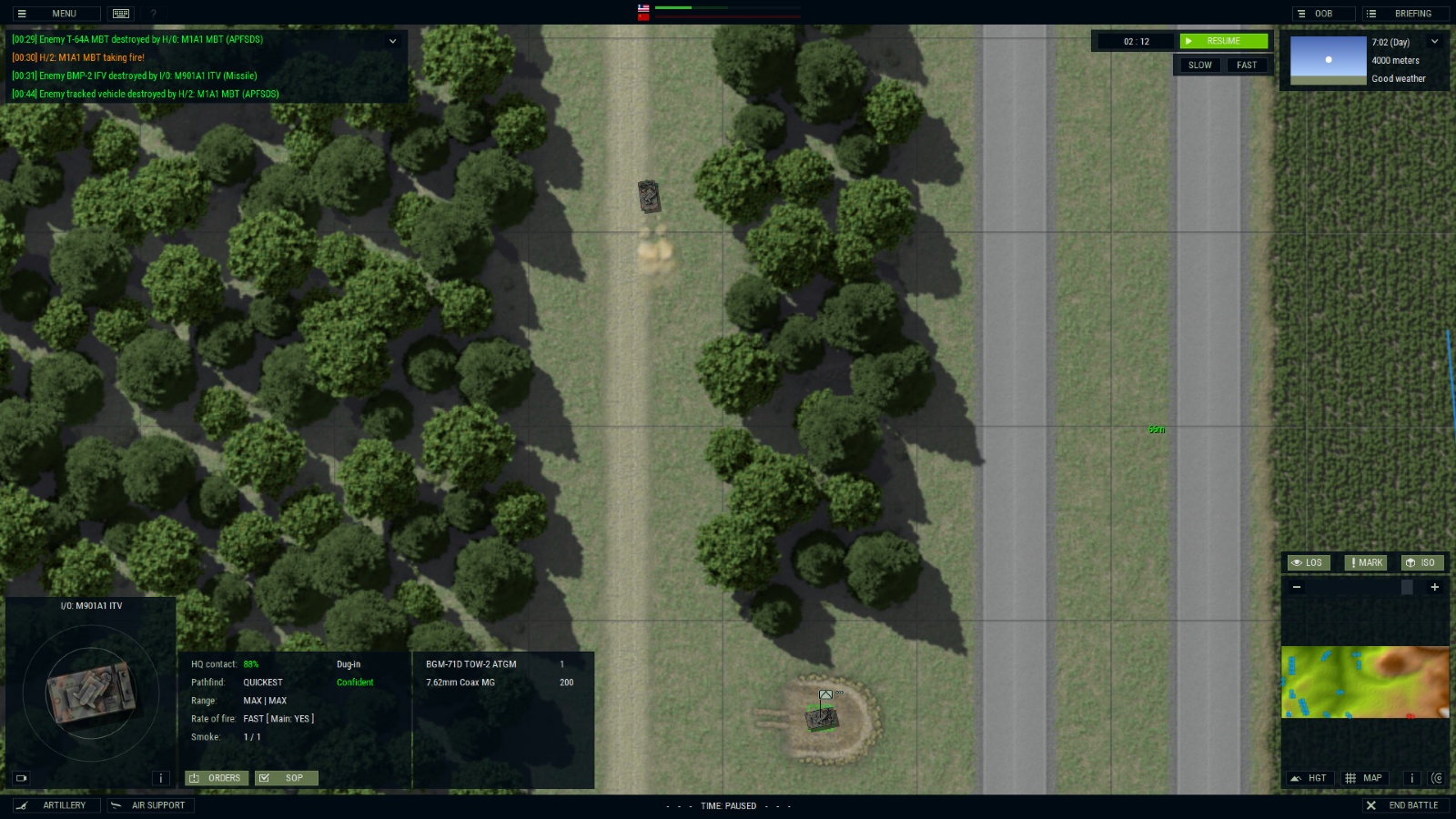Toggle the LOS line-of-sight overlay
This screenshot has width=1456, height=819.
point(1309,562)
